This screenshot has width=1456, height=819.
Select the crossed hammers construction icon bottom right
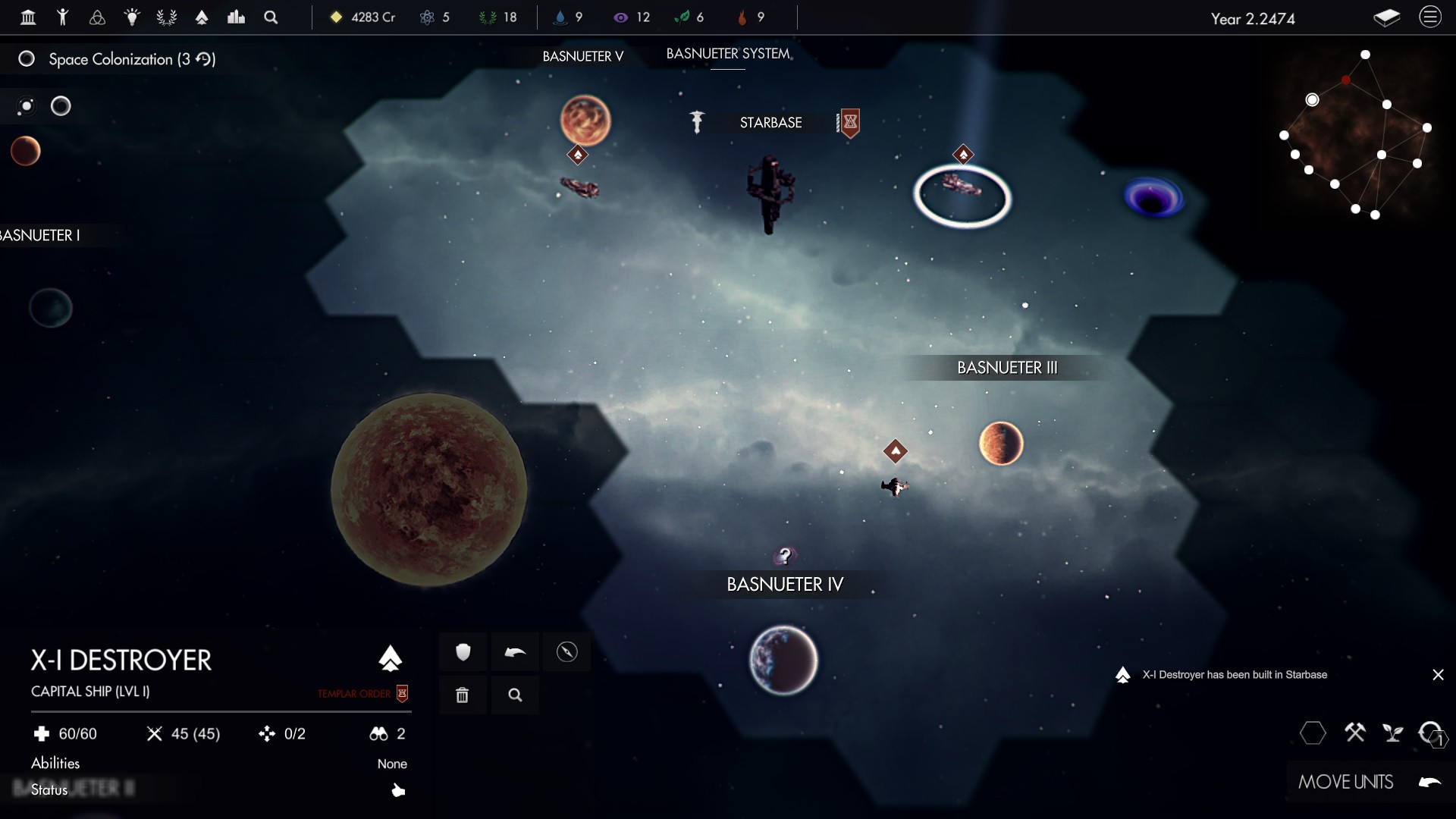[x=1355, y=733]
